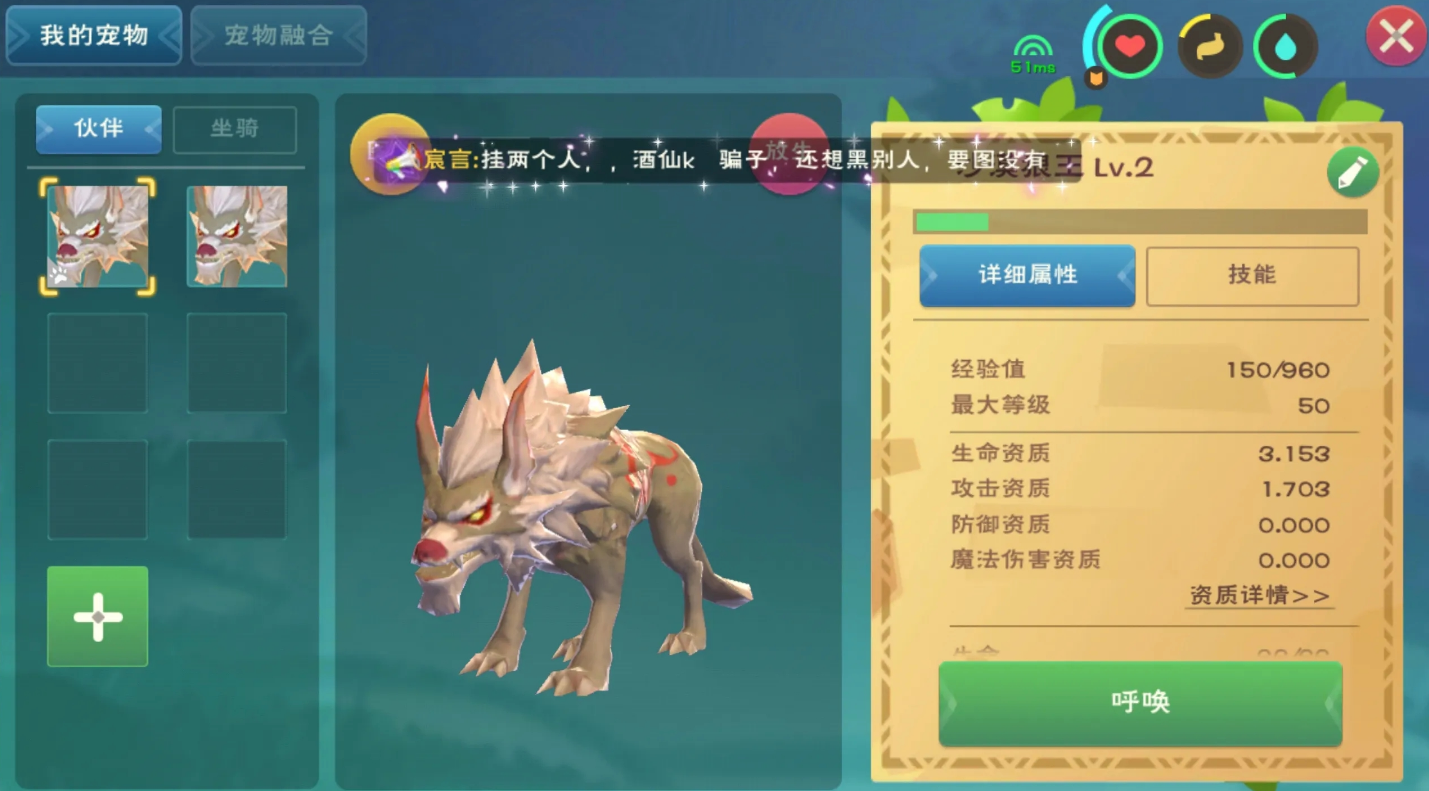Screen dimensions: 1429x791
Task: Click the hunger status icon beside the heart
Action: [x=1208, y=44]
